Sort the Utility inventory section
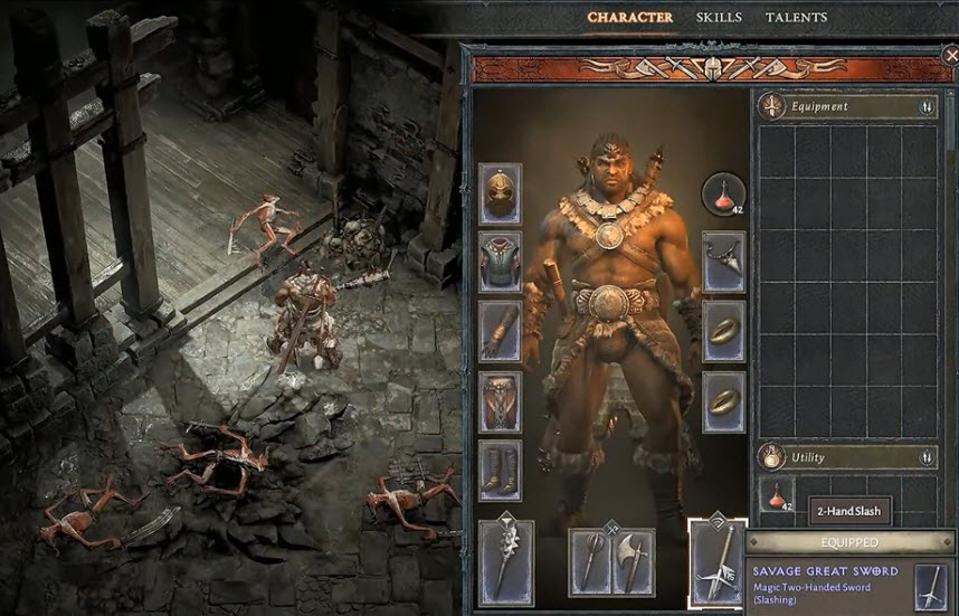 pyautogui.click(x=926, y=457)
